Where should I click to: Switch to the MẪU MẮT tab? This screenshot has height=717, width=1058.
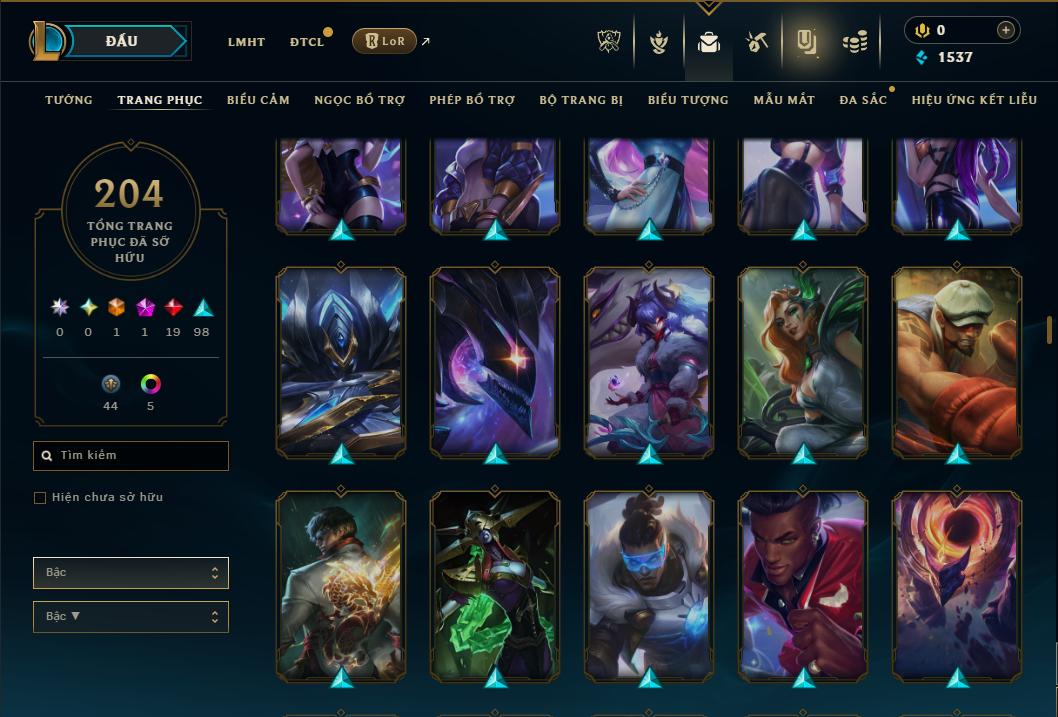click(x=784, y=100)
